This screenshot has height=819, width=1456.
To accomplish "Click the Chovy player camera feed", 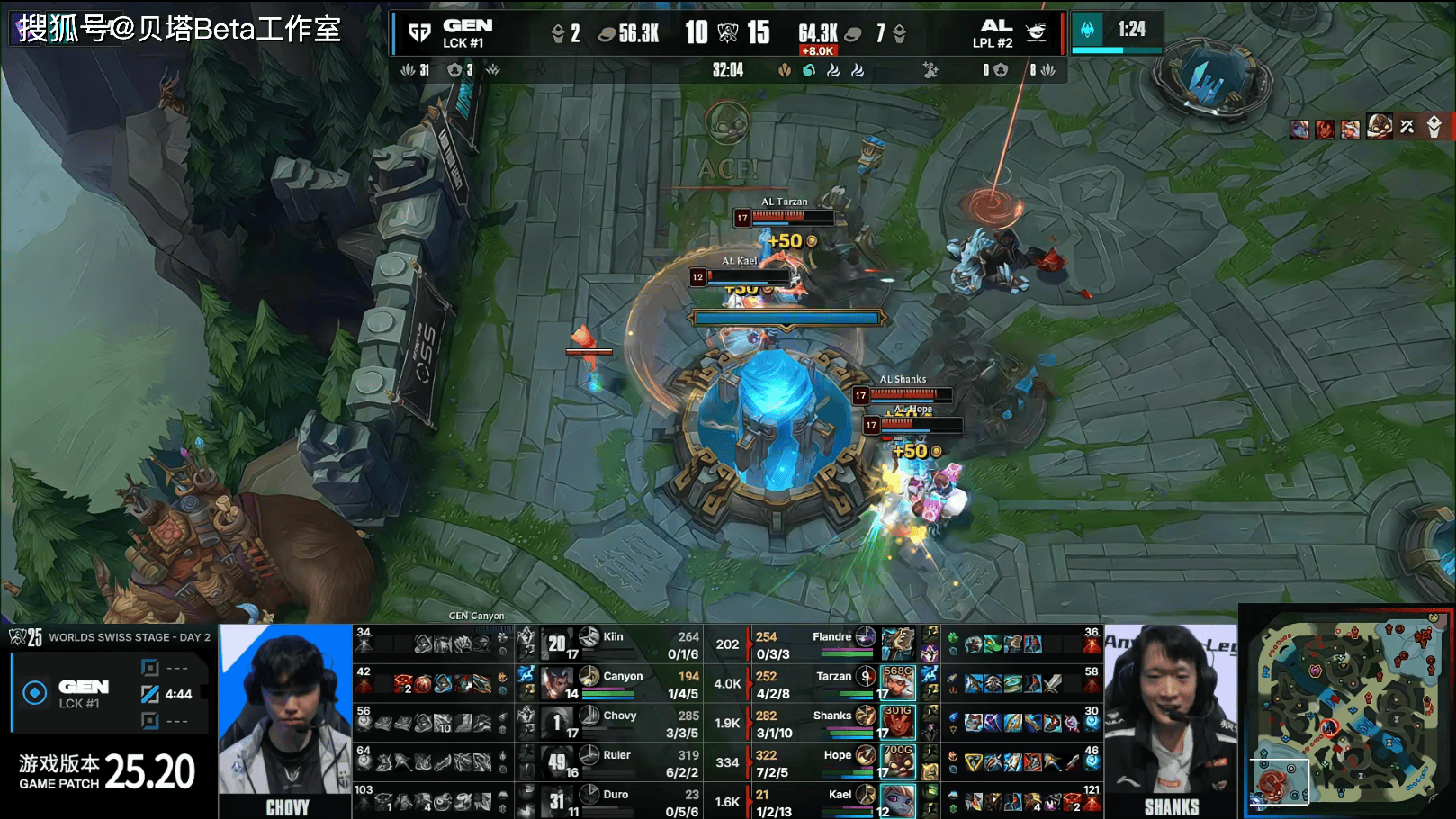I will point(285,720).
